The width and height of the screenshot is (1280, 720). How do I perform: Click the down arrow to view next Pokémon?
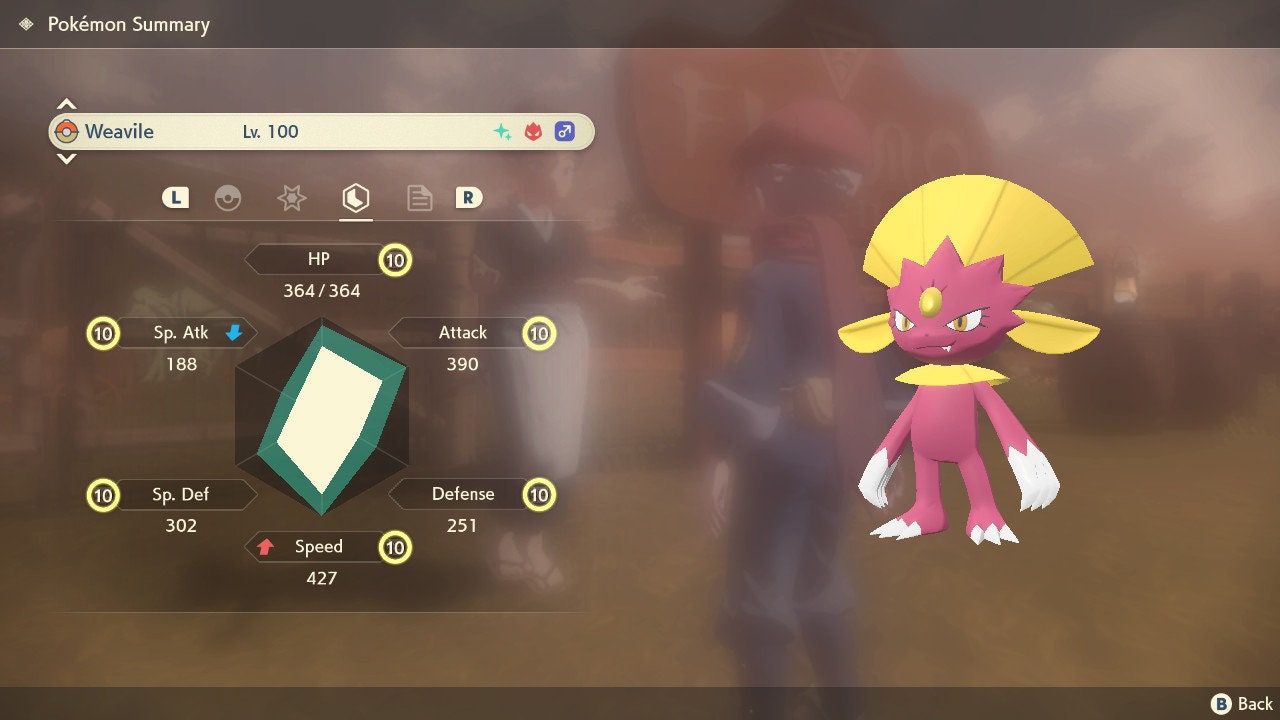[x=66, y=160]
